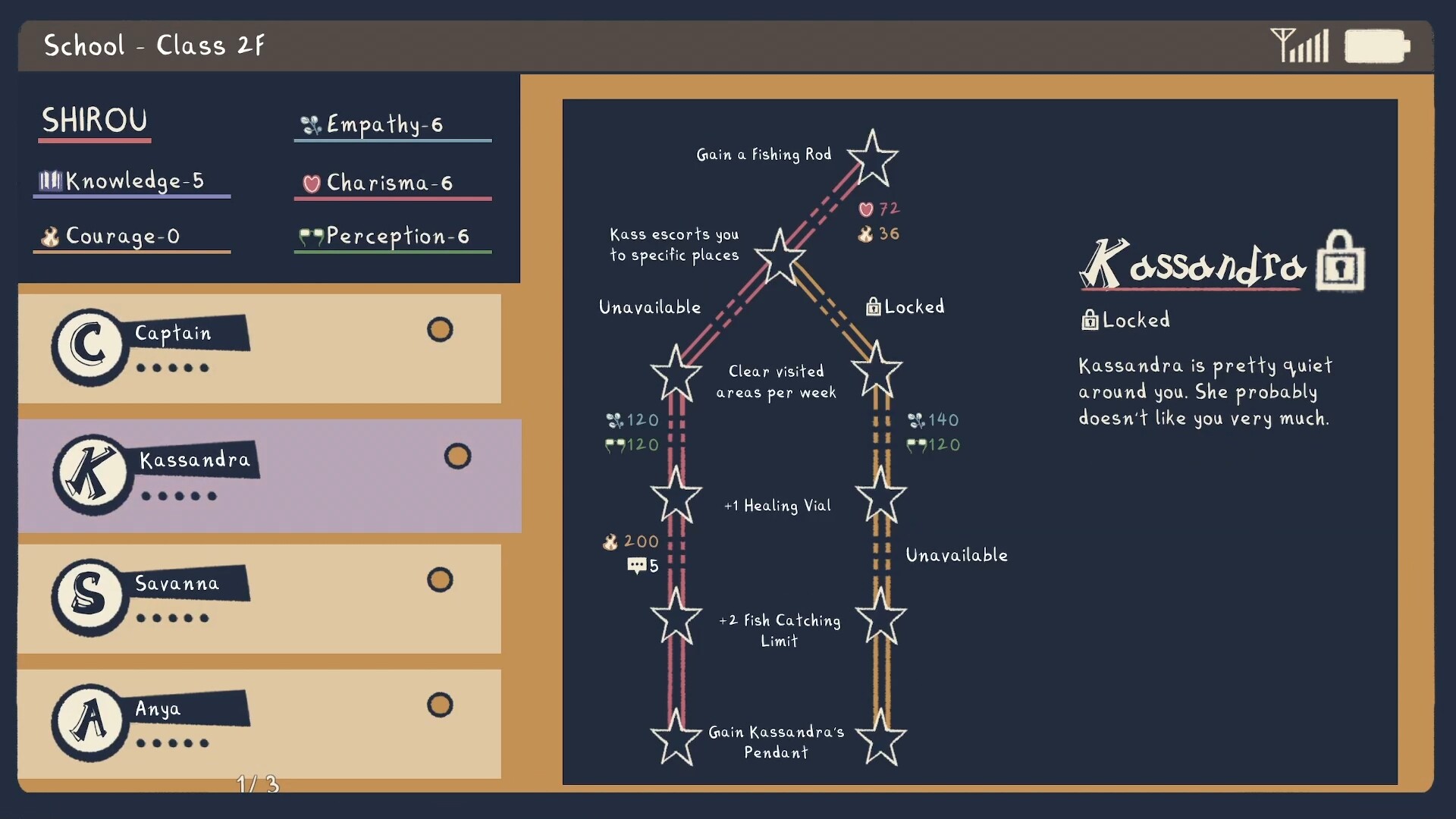
Task: Select the Perception eyes icon
Action: (x=310, y=237)
